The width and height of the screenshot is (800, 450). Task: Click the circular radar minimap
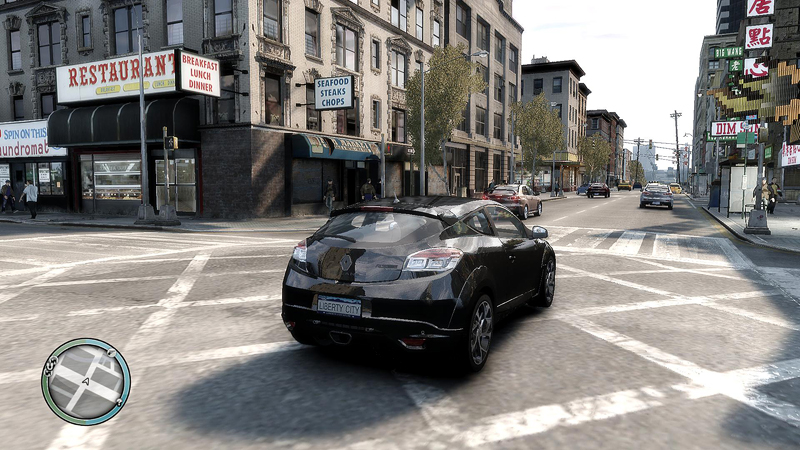pyautogui.click(x=86, y=381)
